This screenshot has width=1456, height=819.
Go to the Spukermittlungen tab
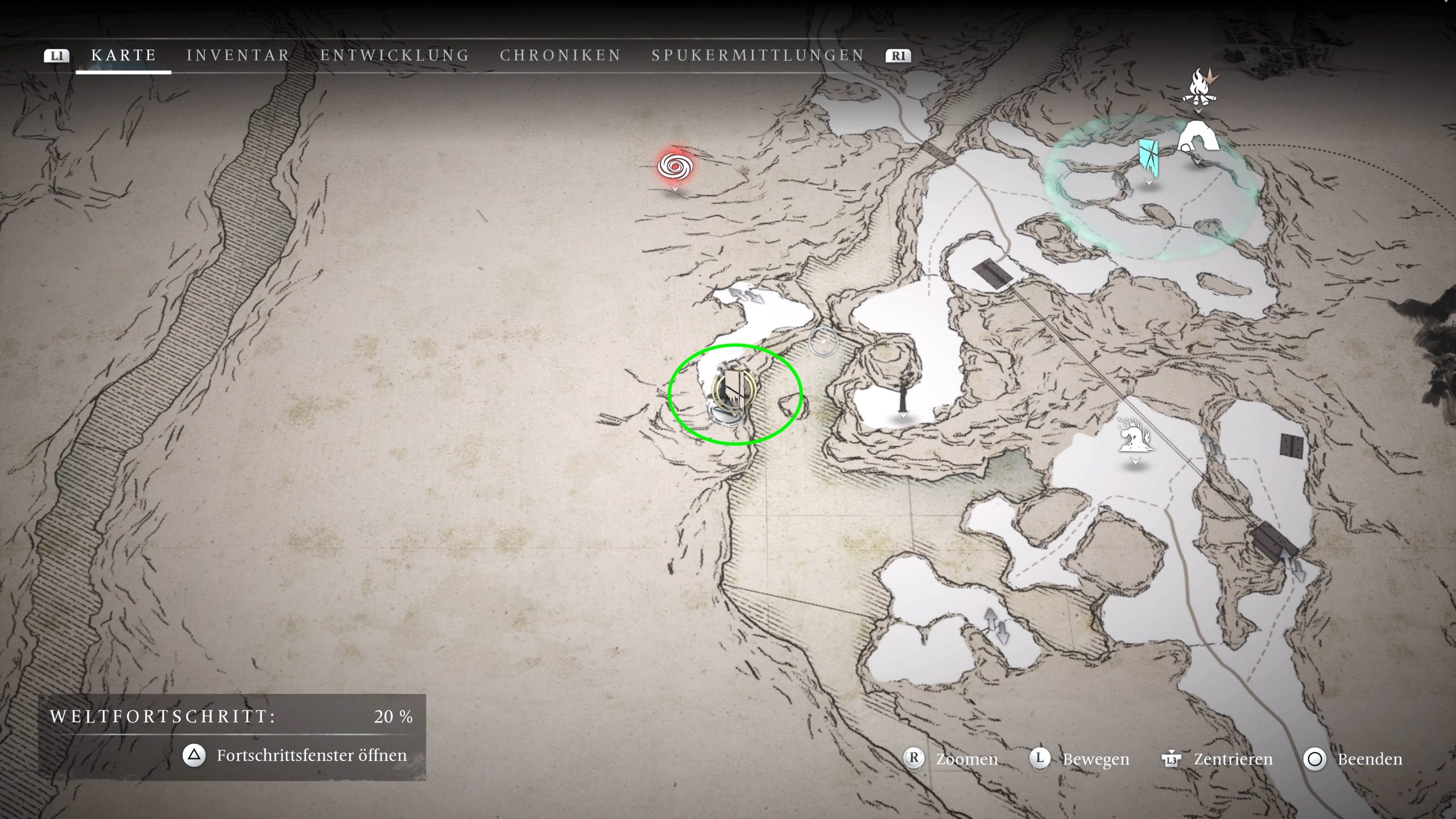point(758,55)
